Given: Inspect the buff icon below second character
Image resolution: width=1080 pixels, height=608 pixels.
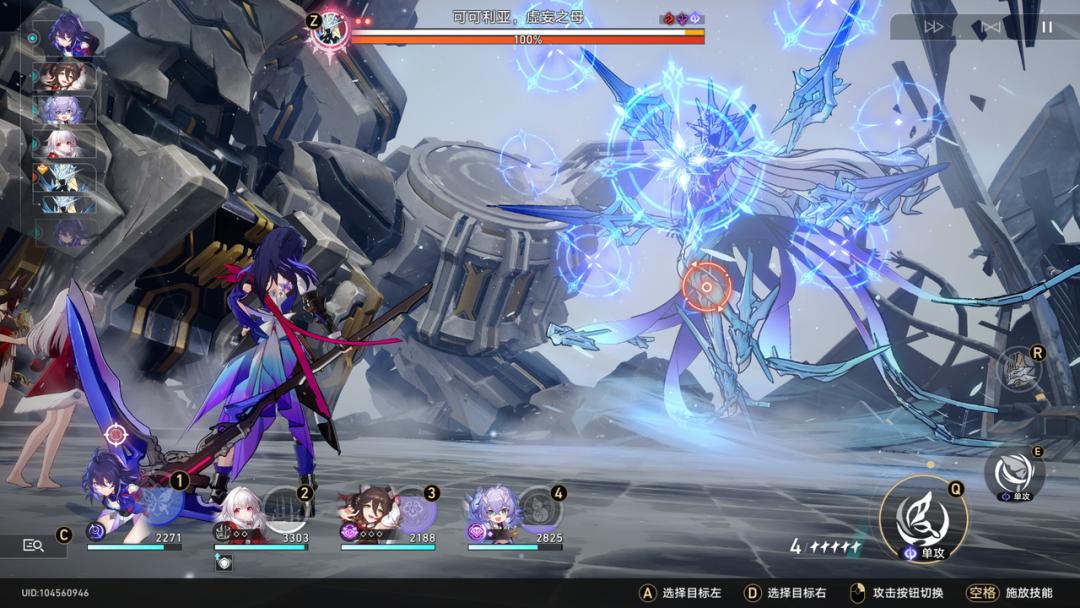Looking at the screenshot, I should coord(223,562).
